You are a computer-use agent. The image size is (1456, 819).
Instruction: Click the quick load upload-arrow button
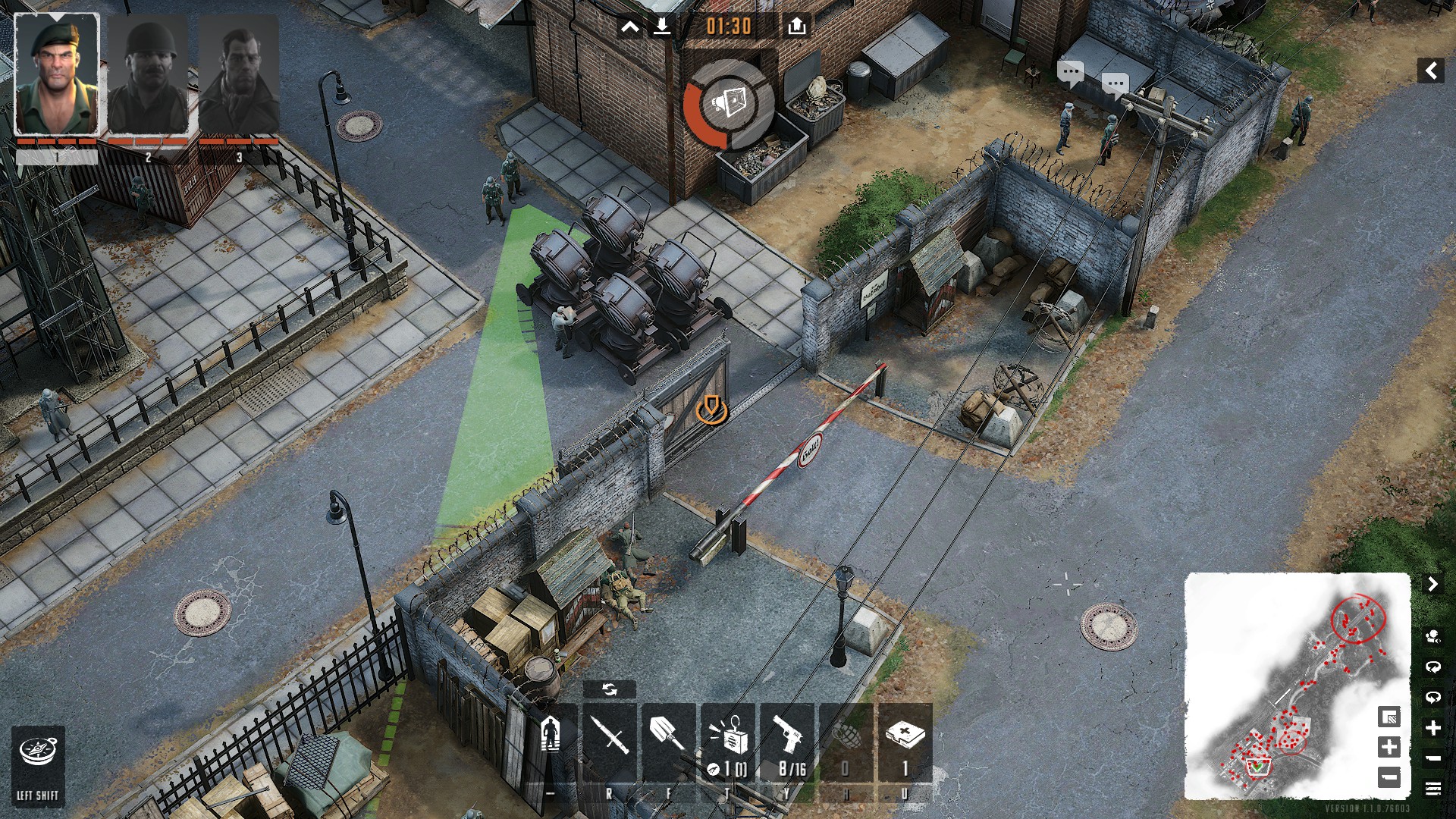[796, 27]
